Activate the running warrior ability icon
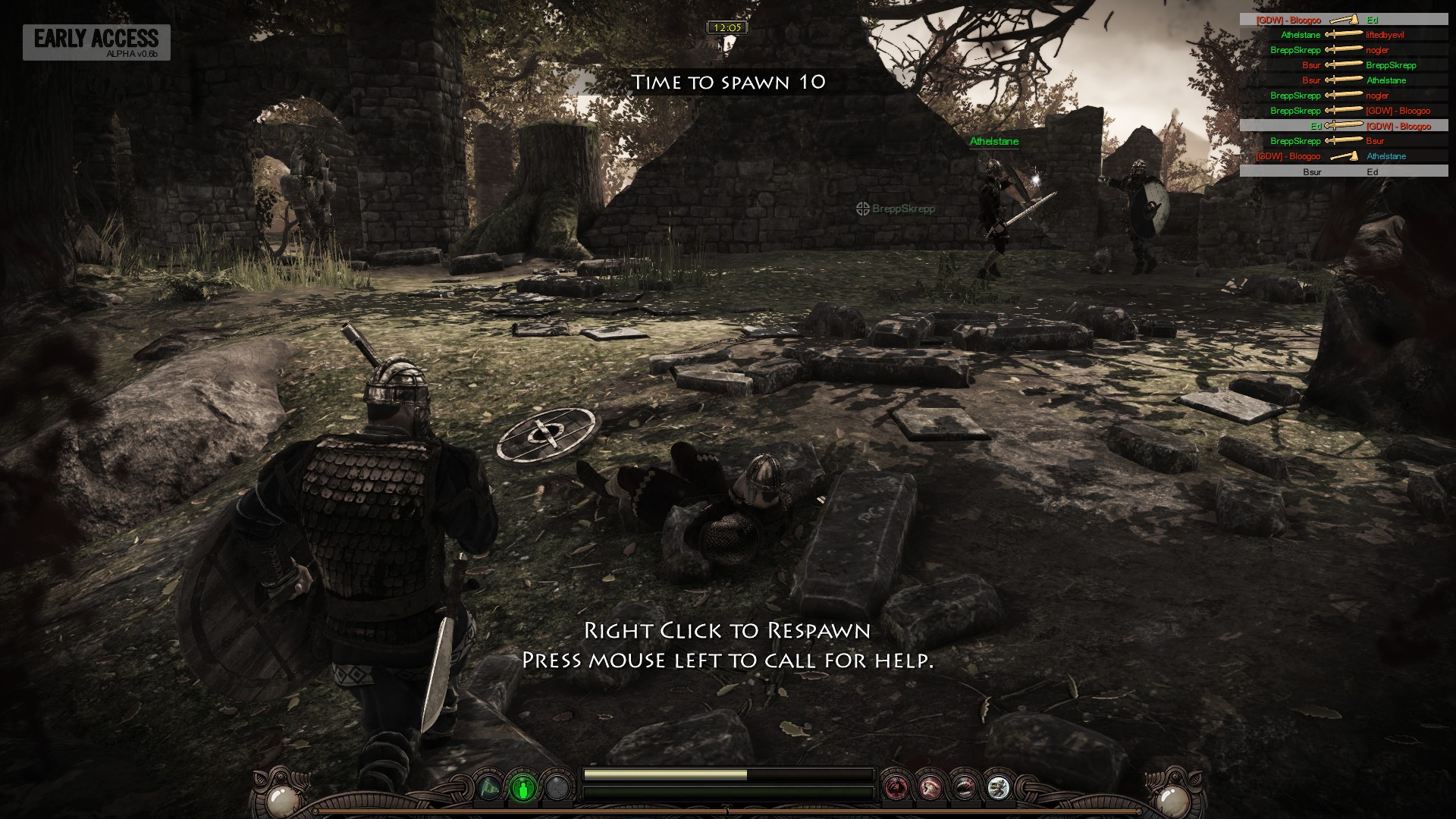Viewport: 1456px width, 819px height. (x=997, y=788)
